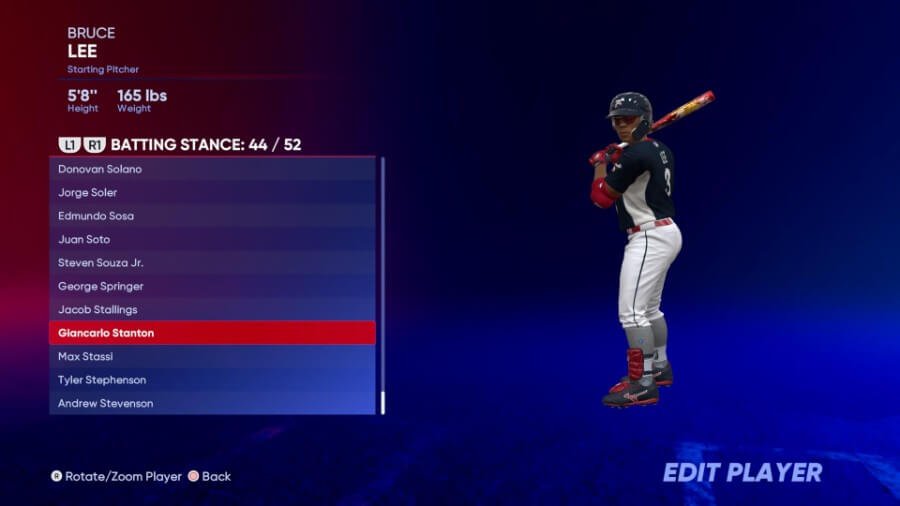Select Juan Soto batting stance
This screenshot has height=506, width=900.
tap(212, 239)
